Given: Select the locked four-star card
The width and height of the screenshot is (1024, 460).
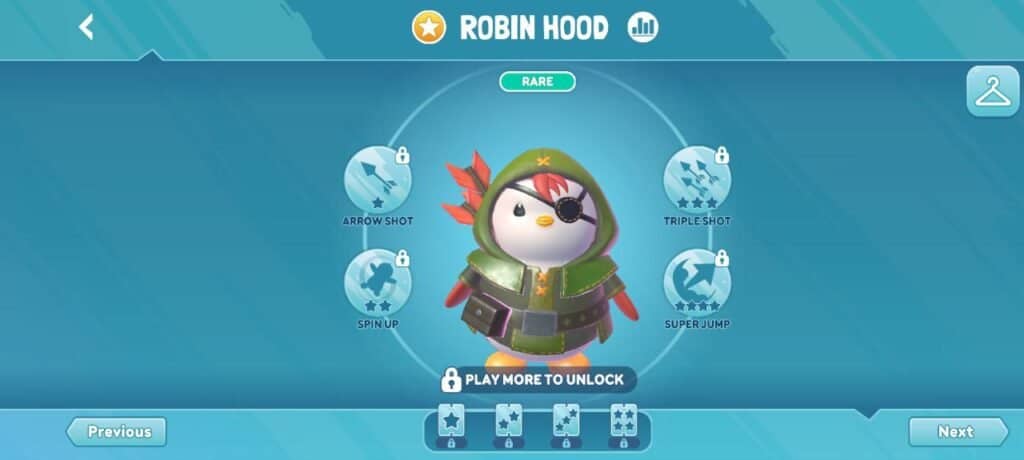Looking at the screenshot, I should (x=623, y=424).
